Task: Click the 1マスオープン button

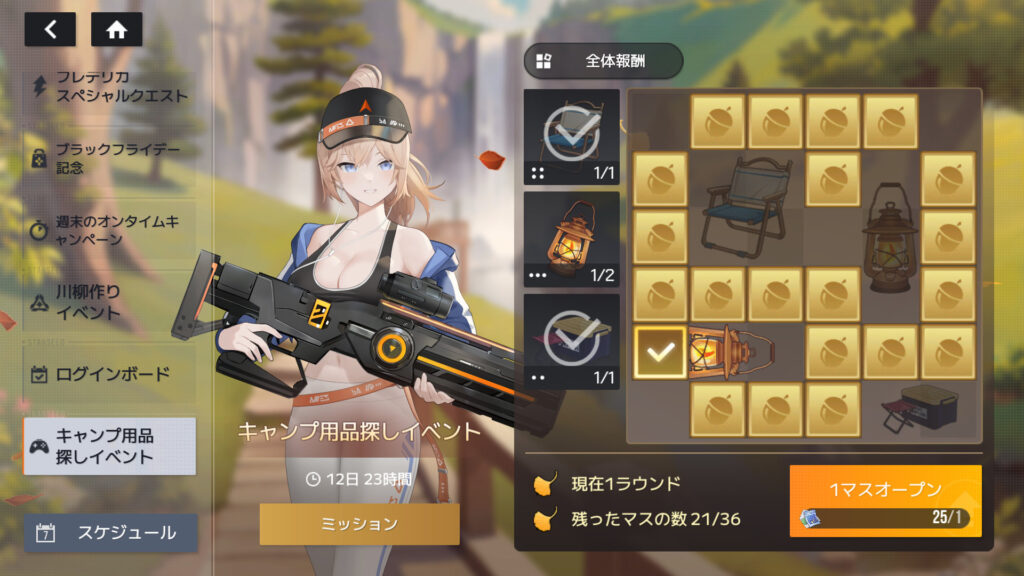Action: (885, 500)
